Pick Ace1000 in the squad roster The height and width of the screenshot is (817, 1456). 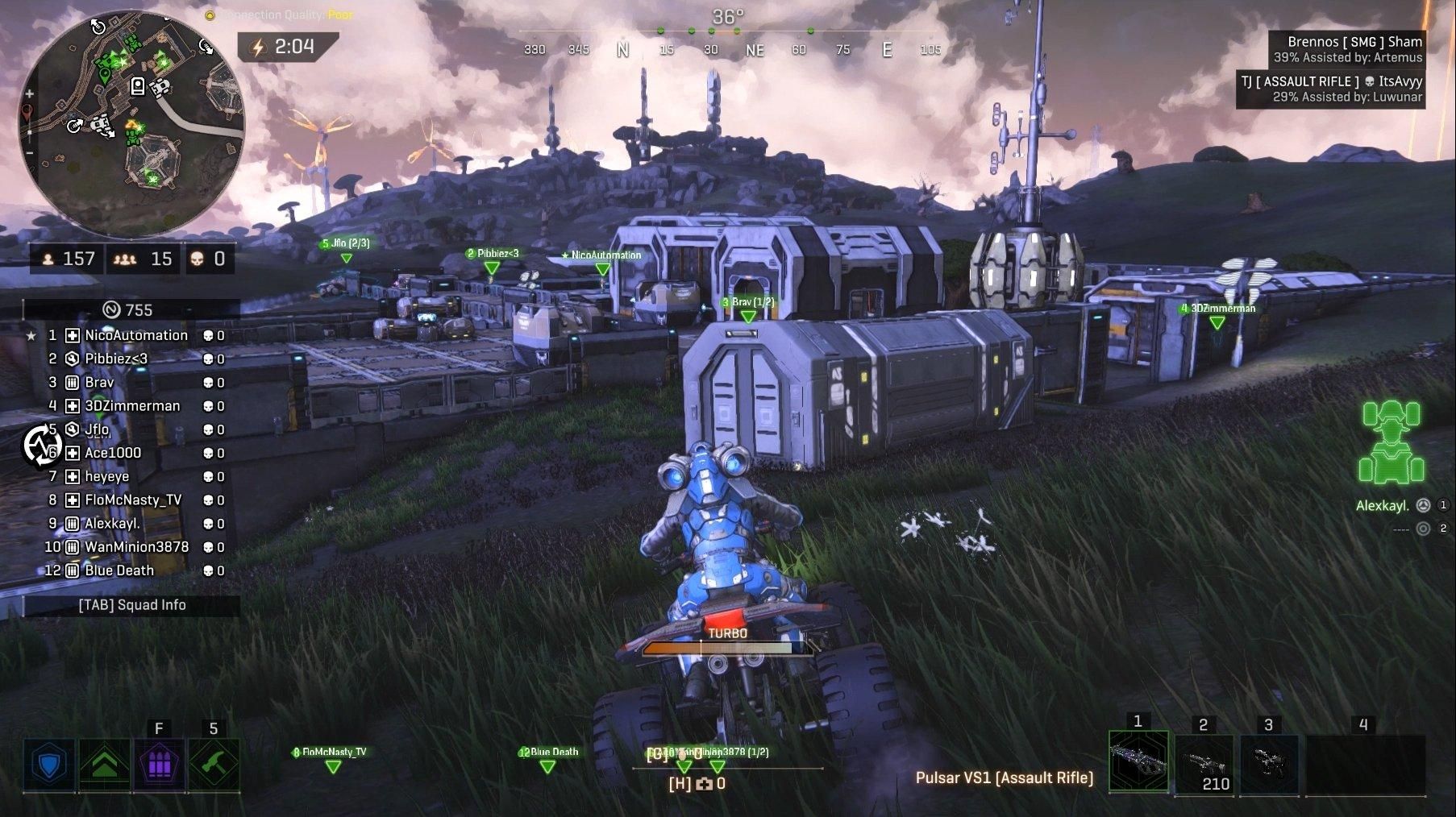113,453
